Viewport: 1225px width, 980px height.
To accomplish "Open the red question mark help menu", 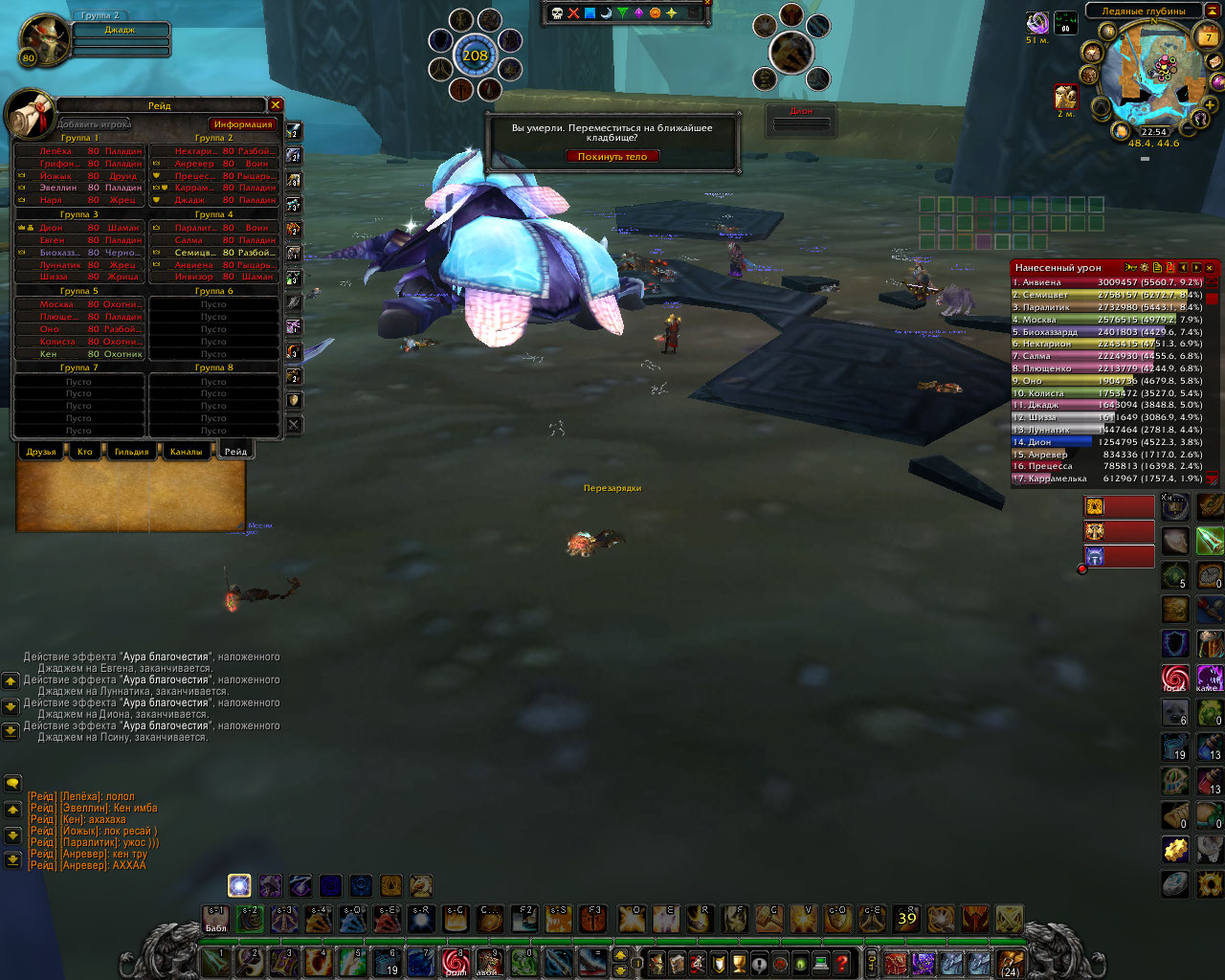I will coord(842,962).
